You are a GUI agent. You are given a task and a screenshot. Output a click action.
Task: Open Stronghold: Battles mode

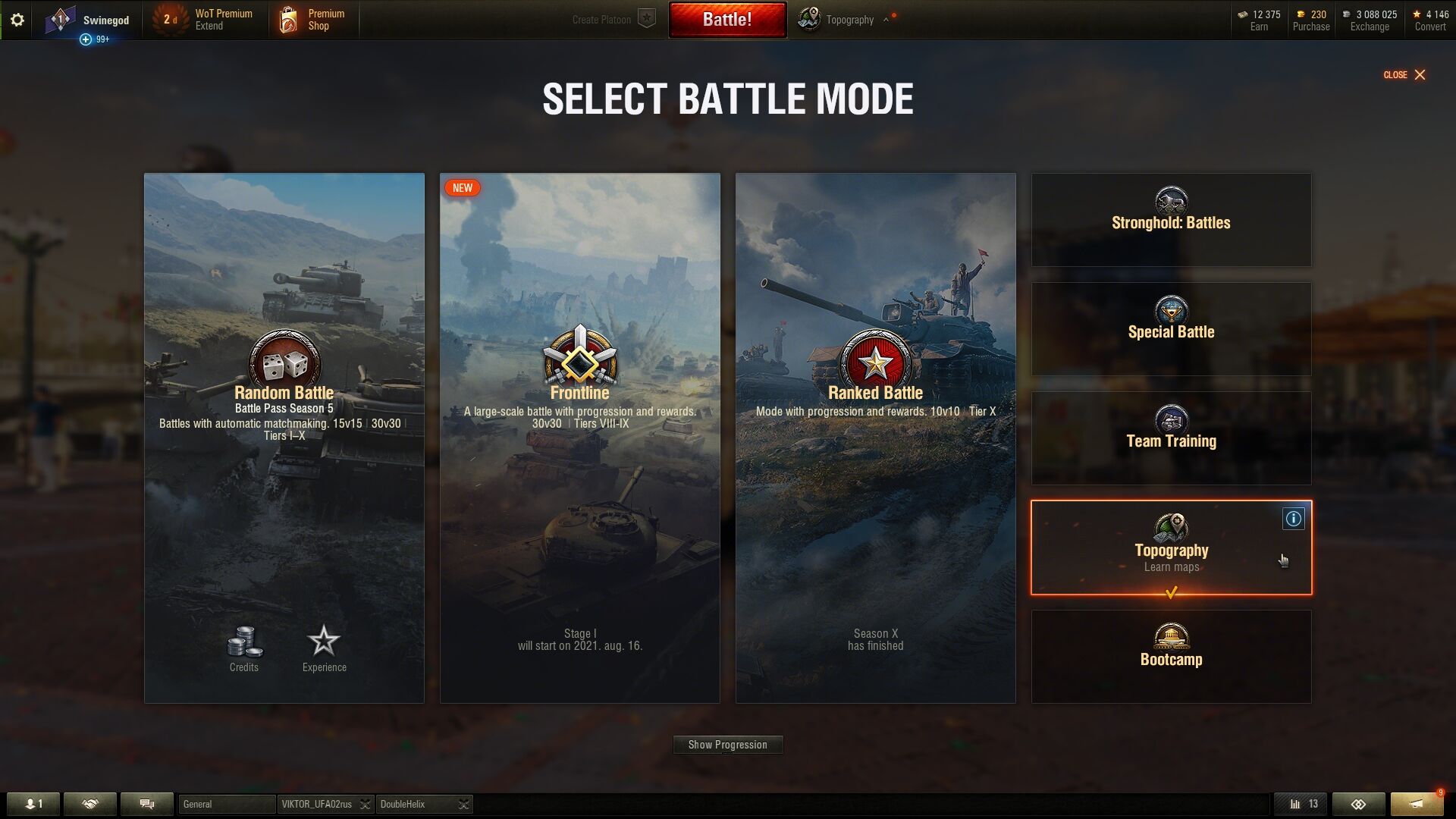click(x=1171, y=220)
